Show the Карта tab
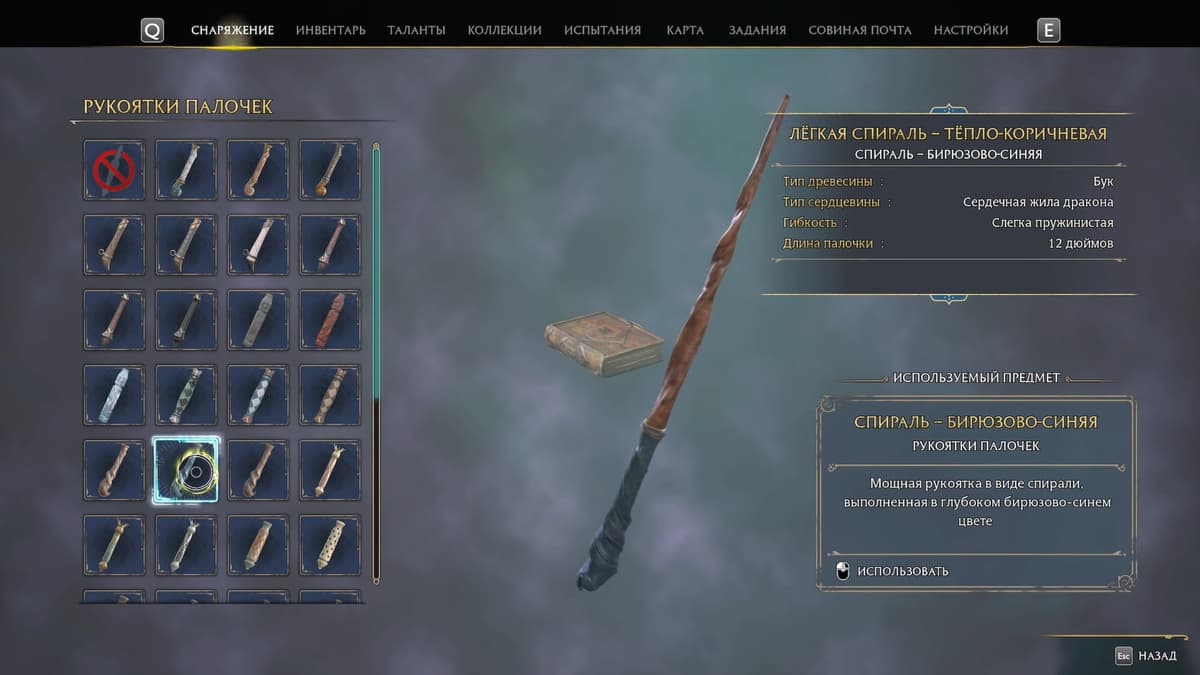Image resolution: width=1200 pixels, height=675 pixels. (x=685, y=30)
